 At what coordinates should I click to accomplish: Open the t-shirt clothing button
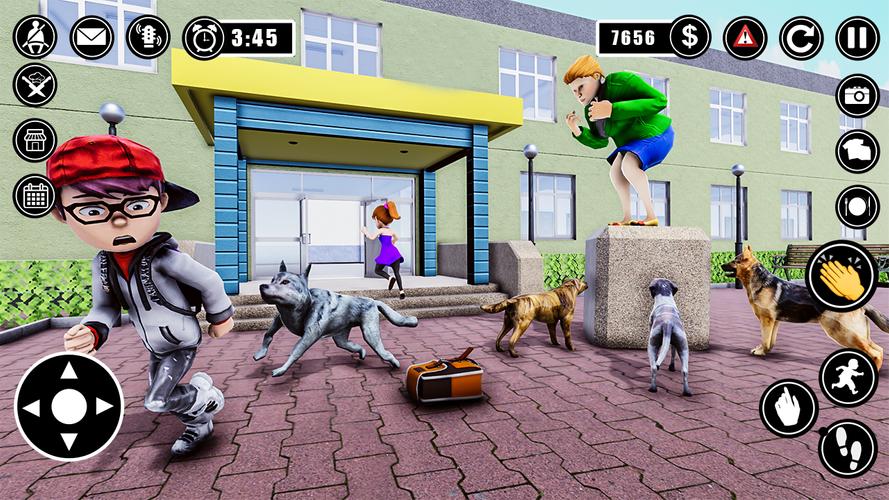(857, 151)
